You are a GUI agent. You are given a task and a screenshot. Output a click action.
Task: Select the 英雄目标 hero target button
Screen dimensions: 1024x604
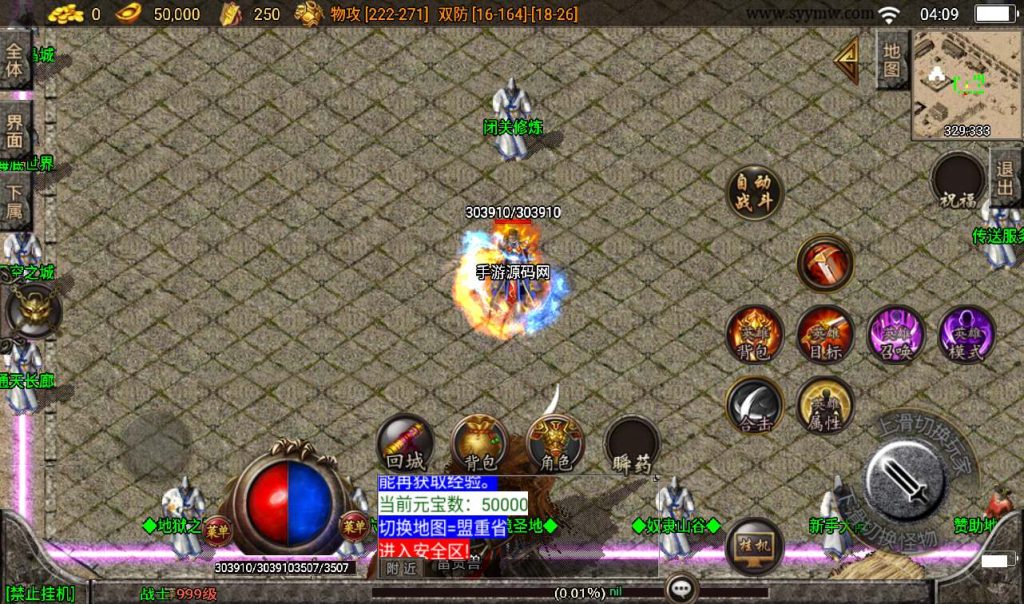[825, 335]
